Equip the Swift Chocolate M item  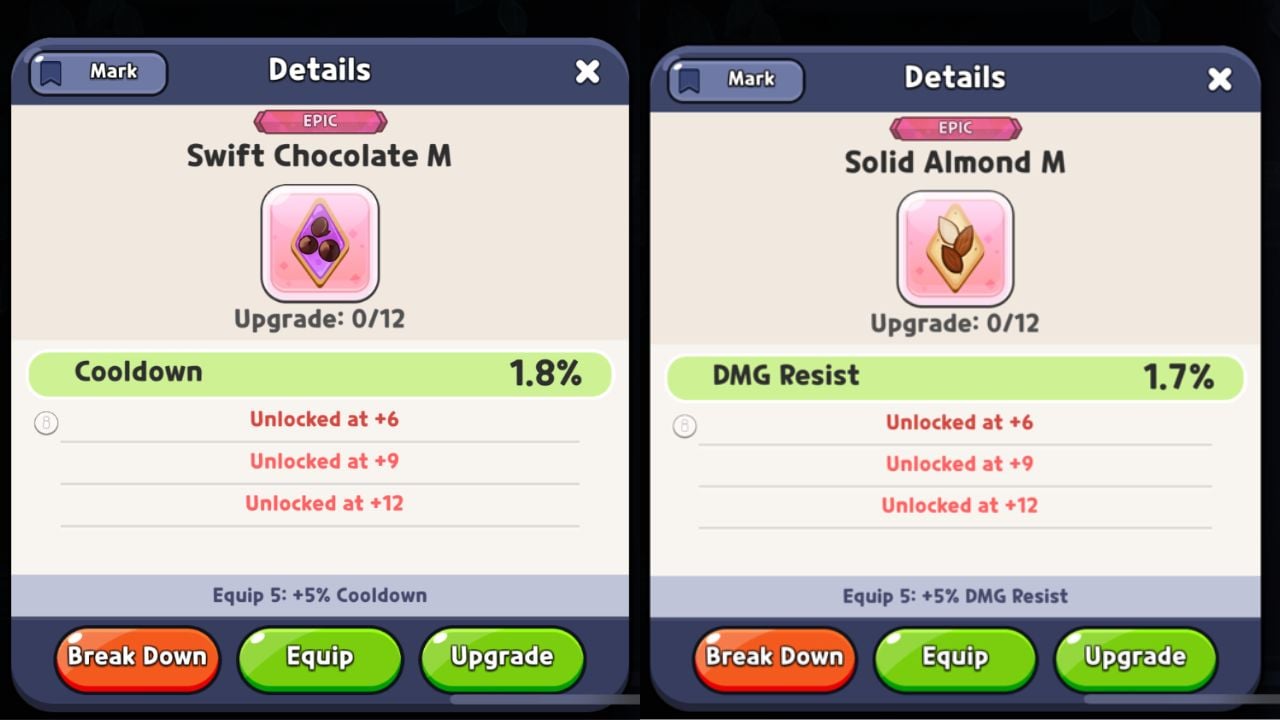click(320, 657)
